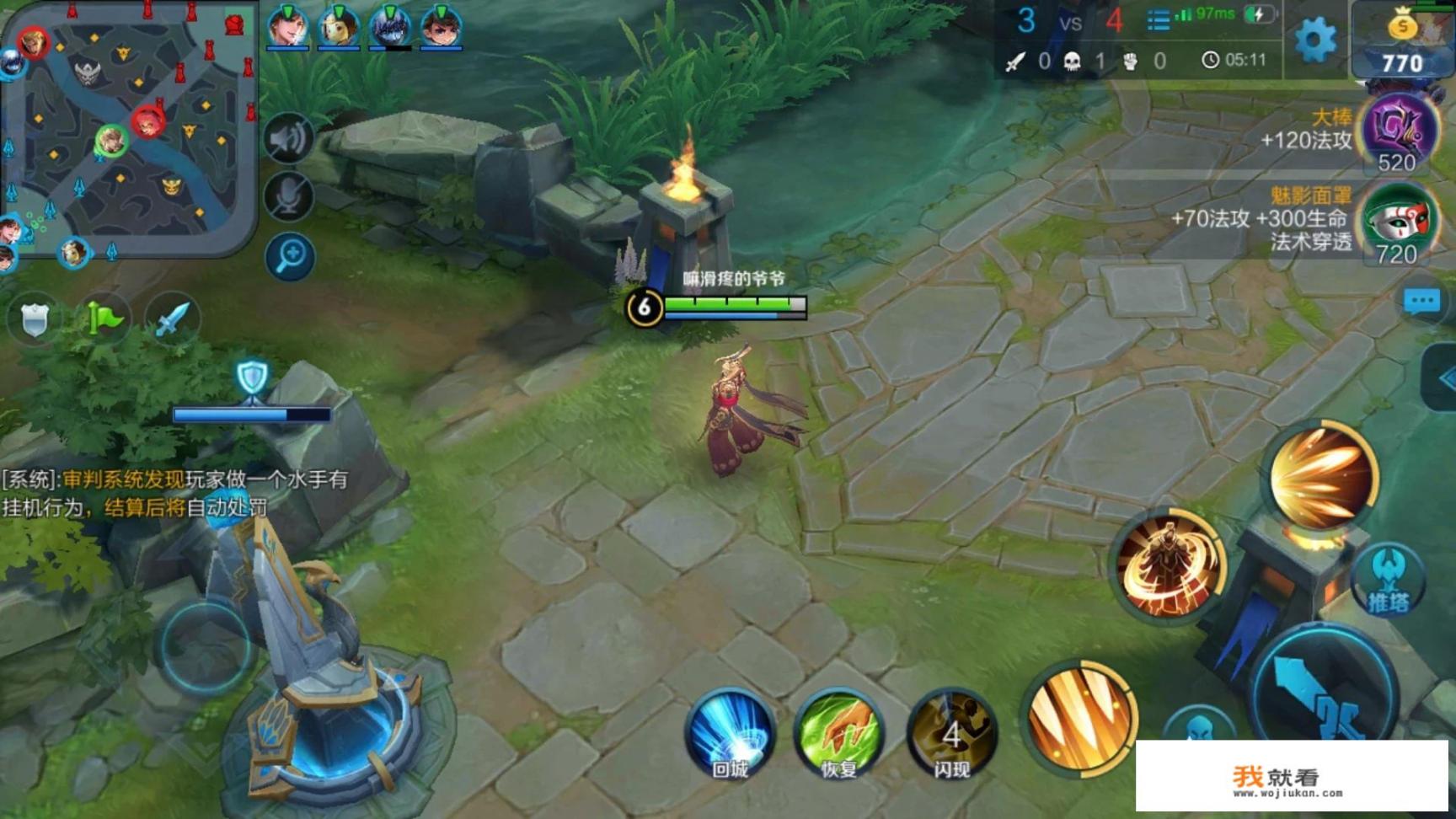Send the sword attack signal
The height and width of the screenshot is (819, 1456).
tap(172, 319)
